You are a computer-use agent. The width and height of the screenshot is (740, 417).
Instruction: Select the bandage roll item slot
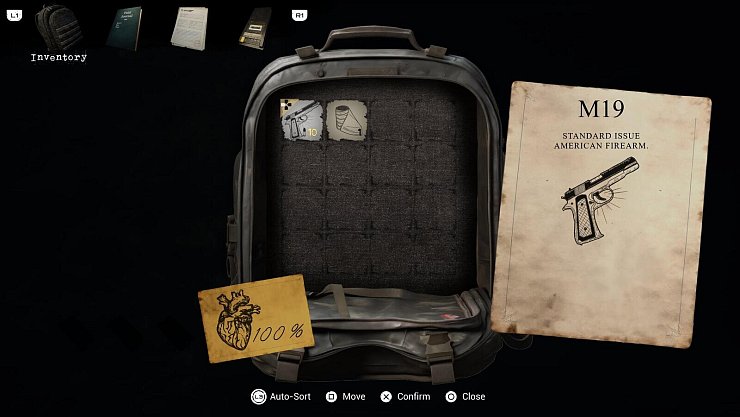tap(345, 120)
